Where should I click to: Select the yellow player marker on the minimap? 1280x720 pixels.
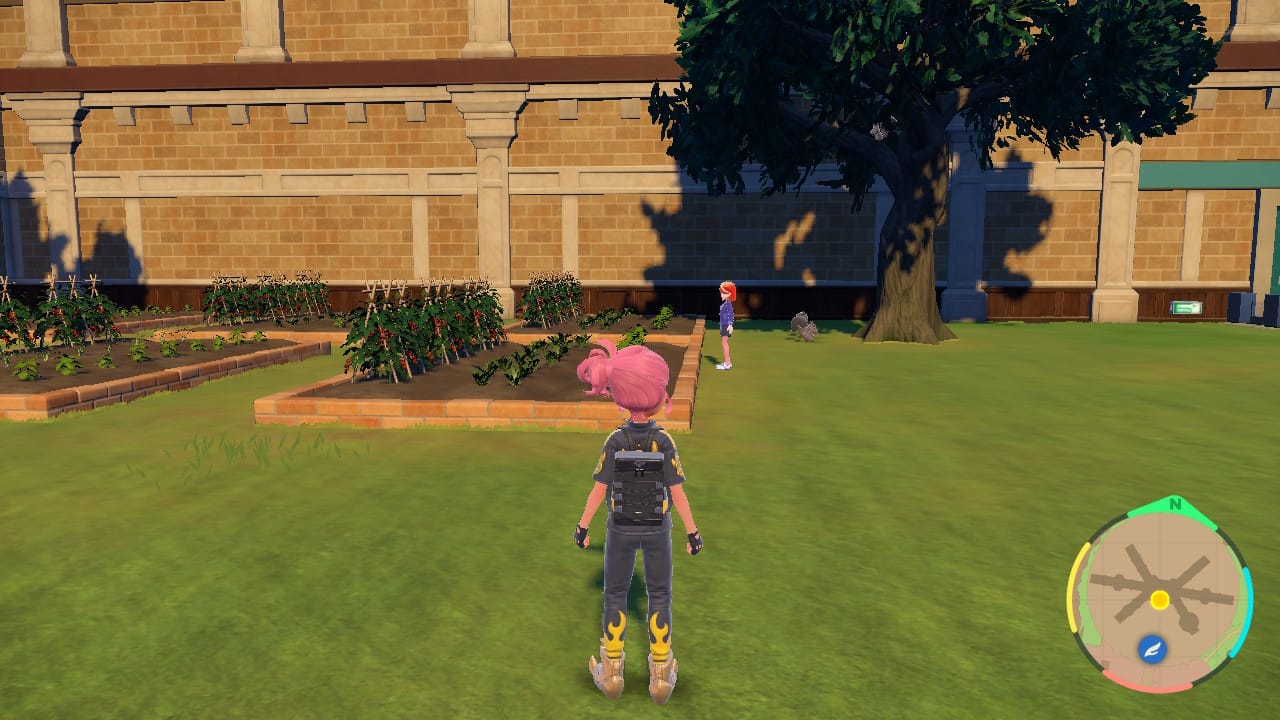point(1160,599)
